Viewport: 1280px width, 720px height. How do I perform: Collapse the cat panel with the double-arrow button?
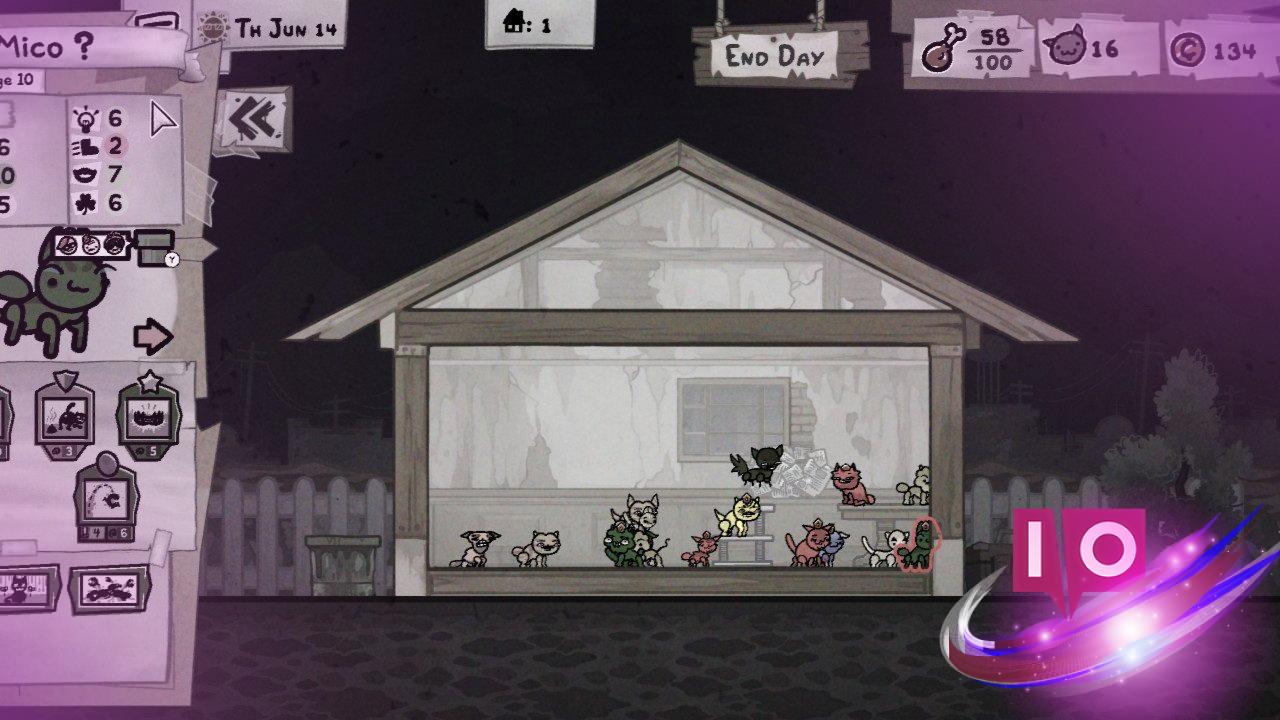pos(251,120)
